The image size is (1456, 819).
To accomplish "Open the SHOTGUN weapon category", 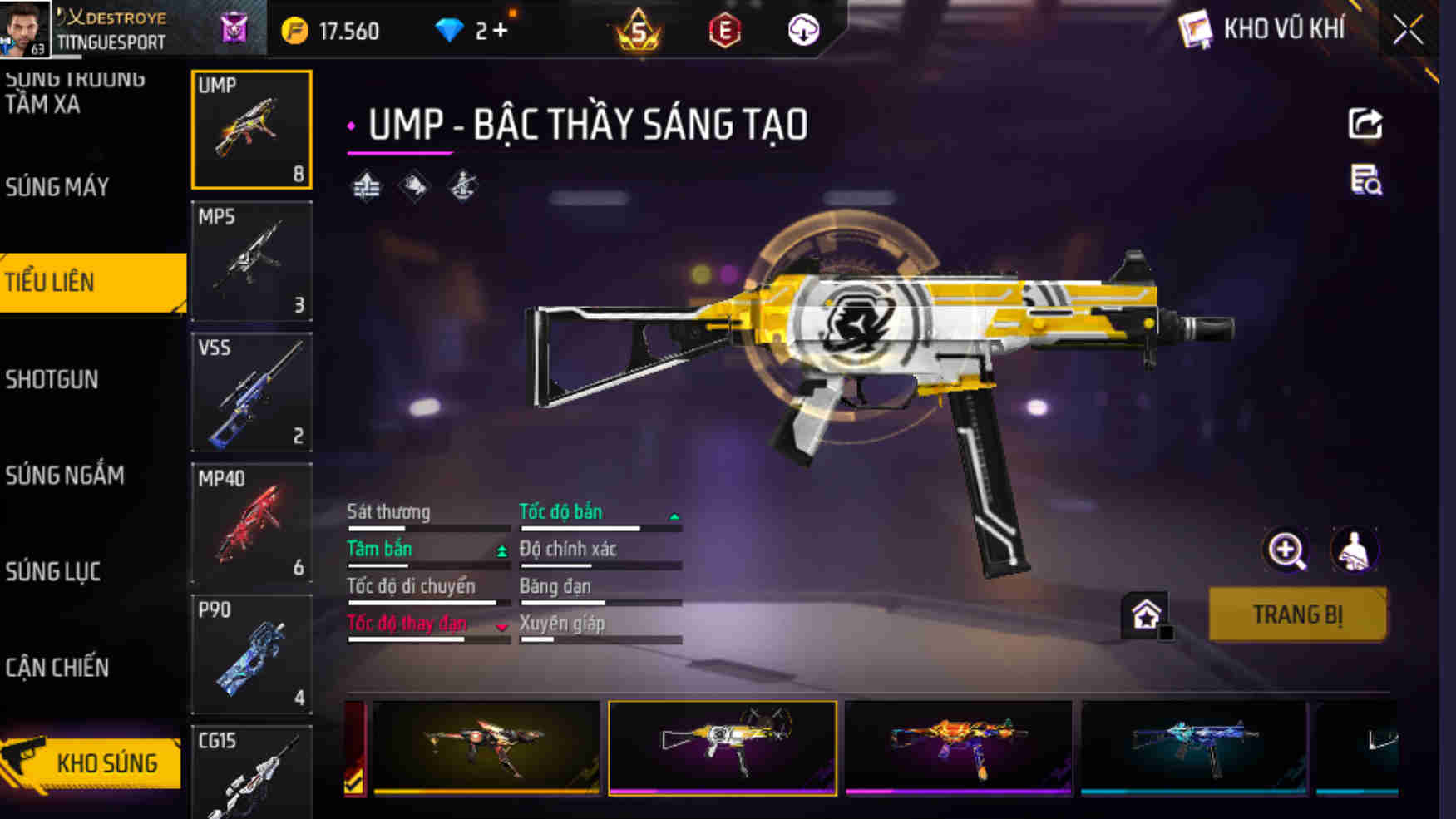I will tap(52, 379).
